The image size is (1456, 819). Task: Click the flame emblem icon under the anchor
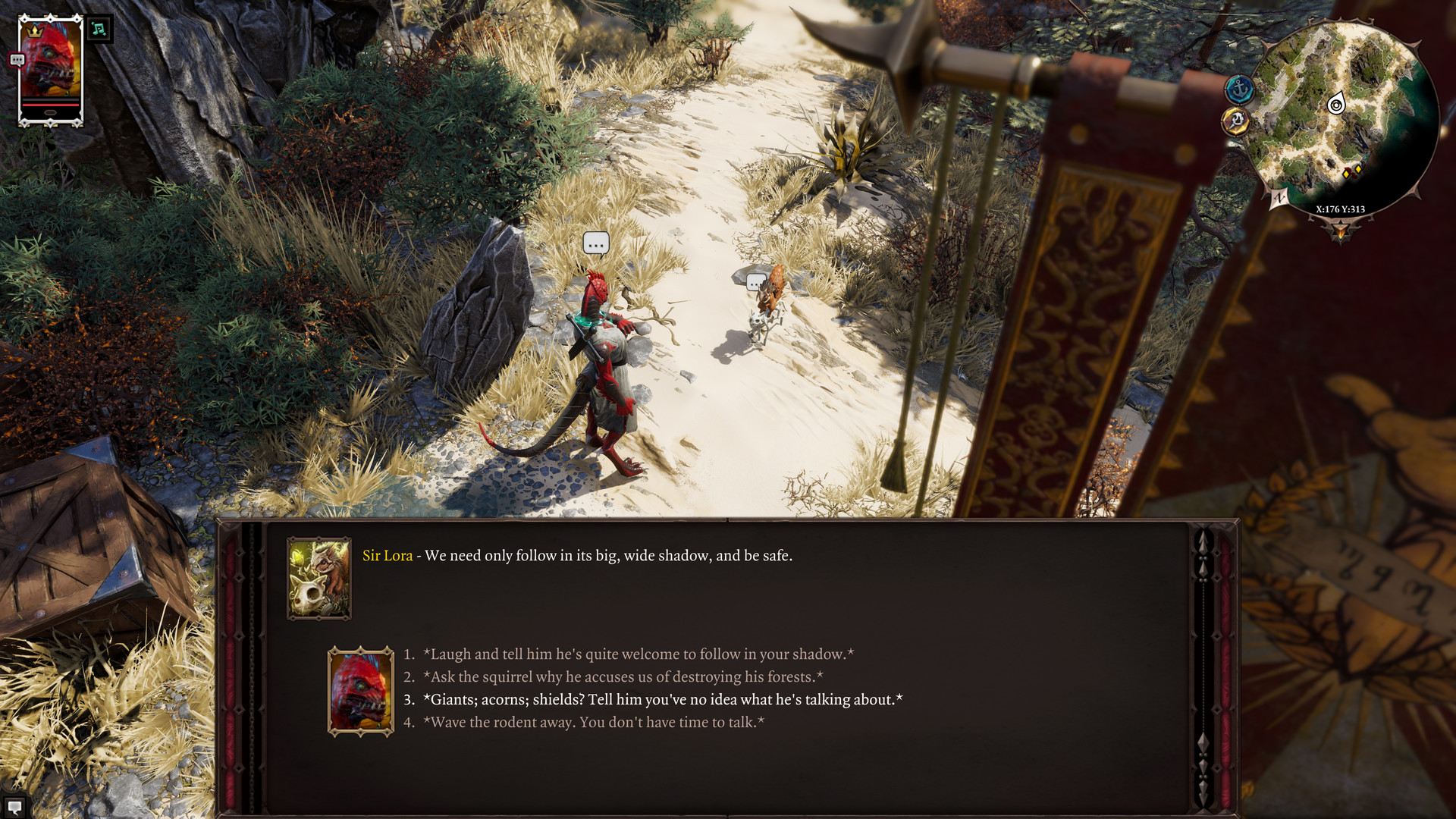pos(1236,121)
